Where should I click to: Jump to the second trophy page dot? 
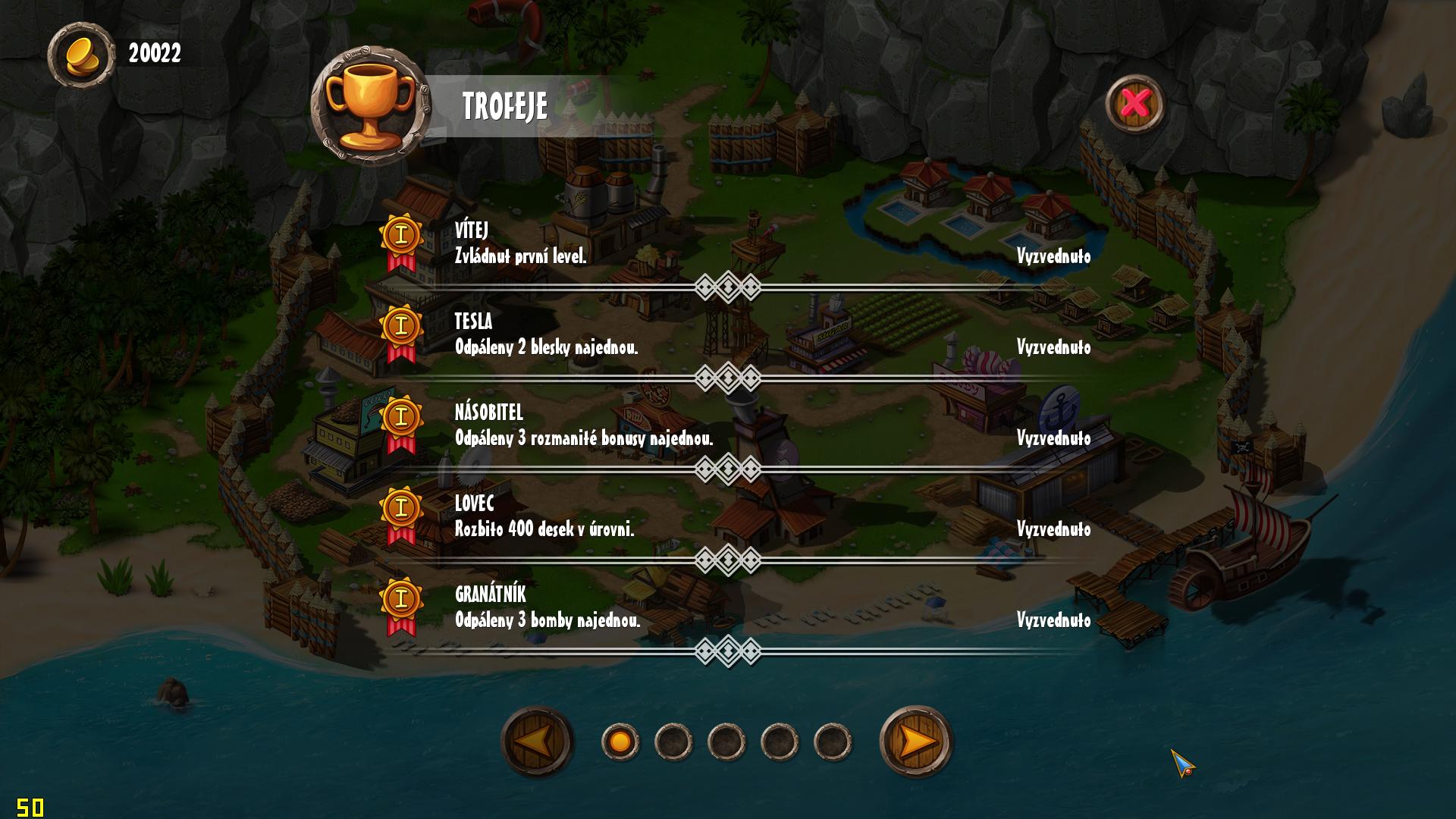673,742
